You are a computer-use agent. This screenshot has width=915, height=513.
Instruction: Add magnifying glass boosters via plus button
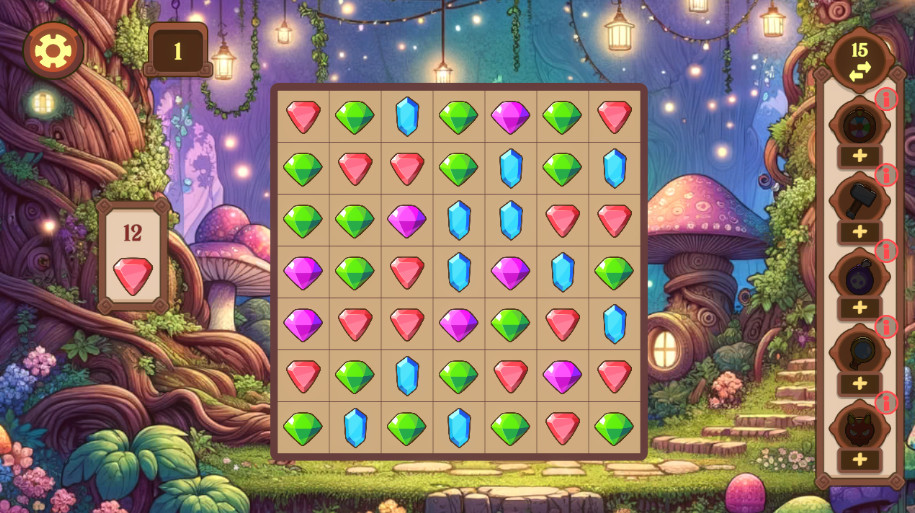859,384
